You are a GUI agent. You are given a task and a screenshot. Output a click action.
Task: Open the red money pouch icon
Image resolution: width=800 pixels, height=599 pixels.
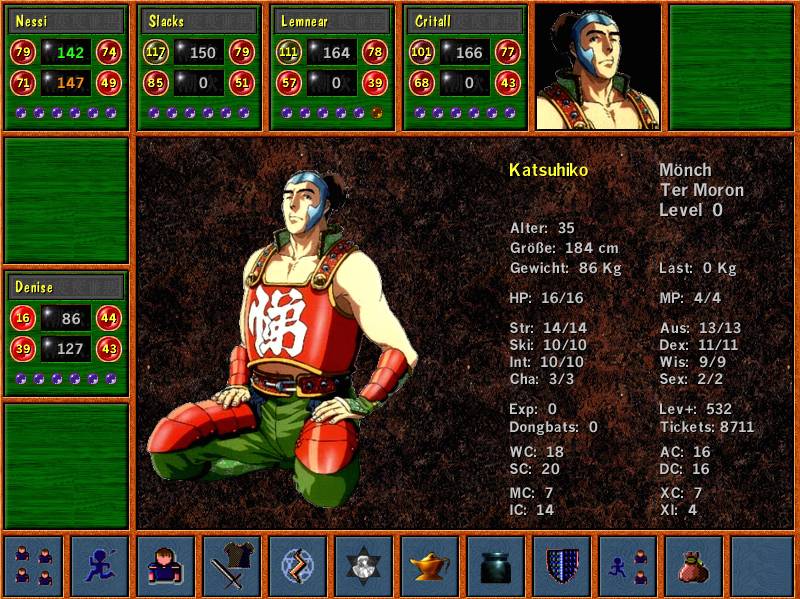[x=694, y=566]
